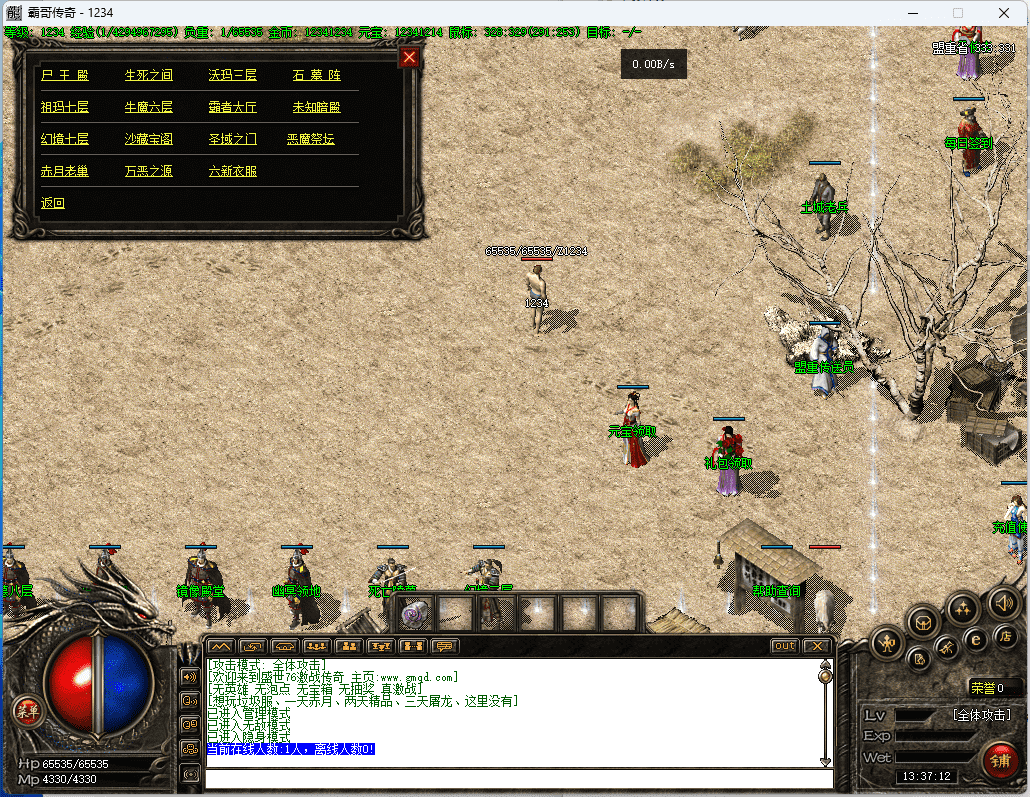Travel to 牛魔六层
Viewport: 1030px width, 797px height.
148,107
